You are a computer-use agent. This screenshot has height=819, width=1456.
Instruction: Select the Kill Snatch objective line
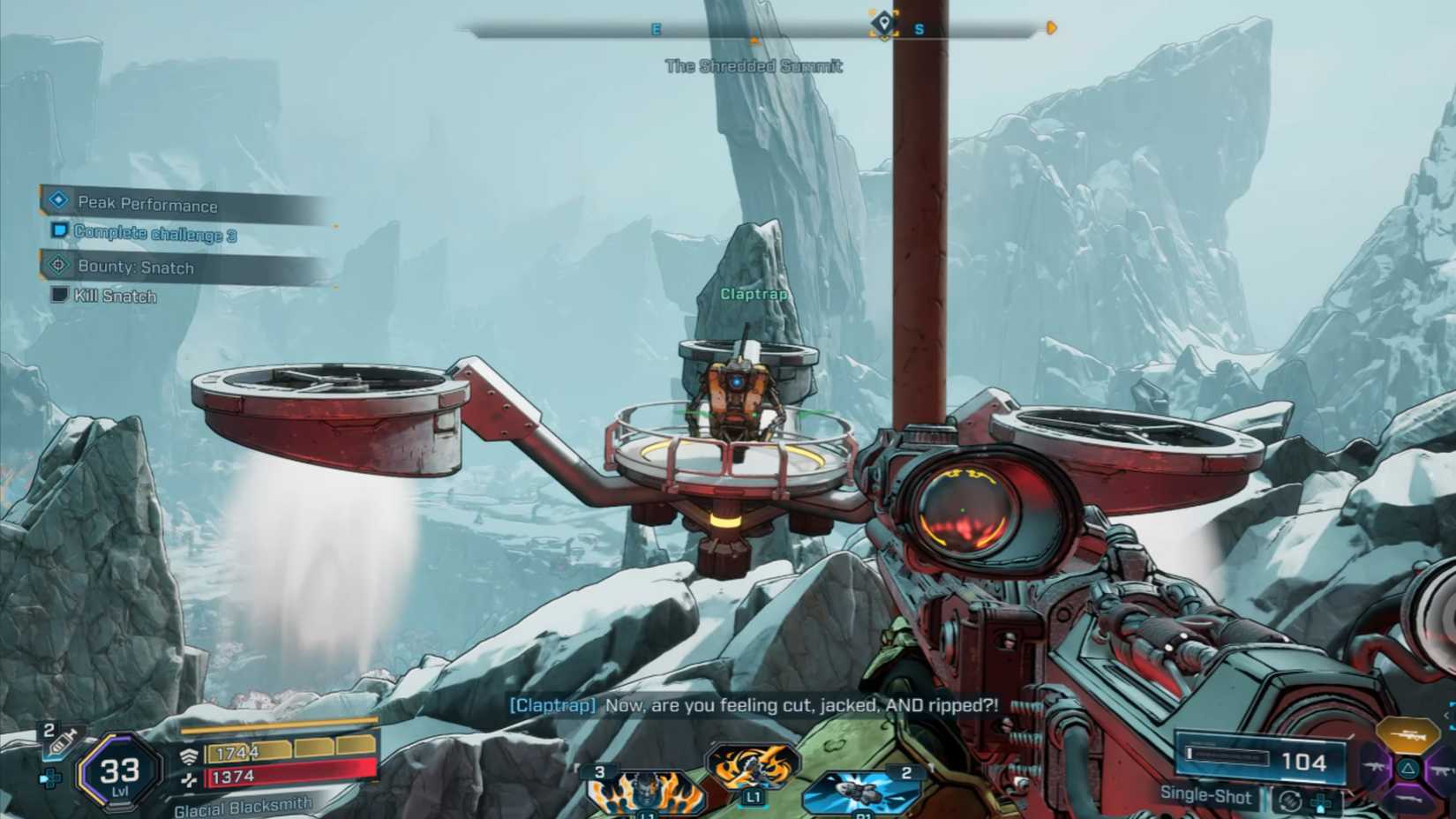coord(115,297)
